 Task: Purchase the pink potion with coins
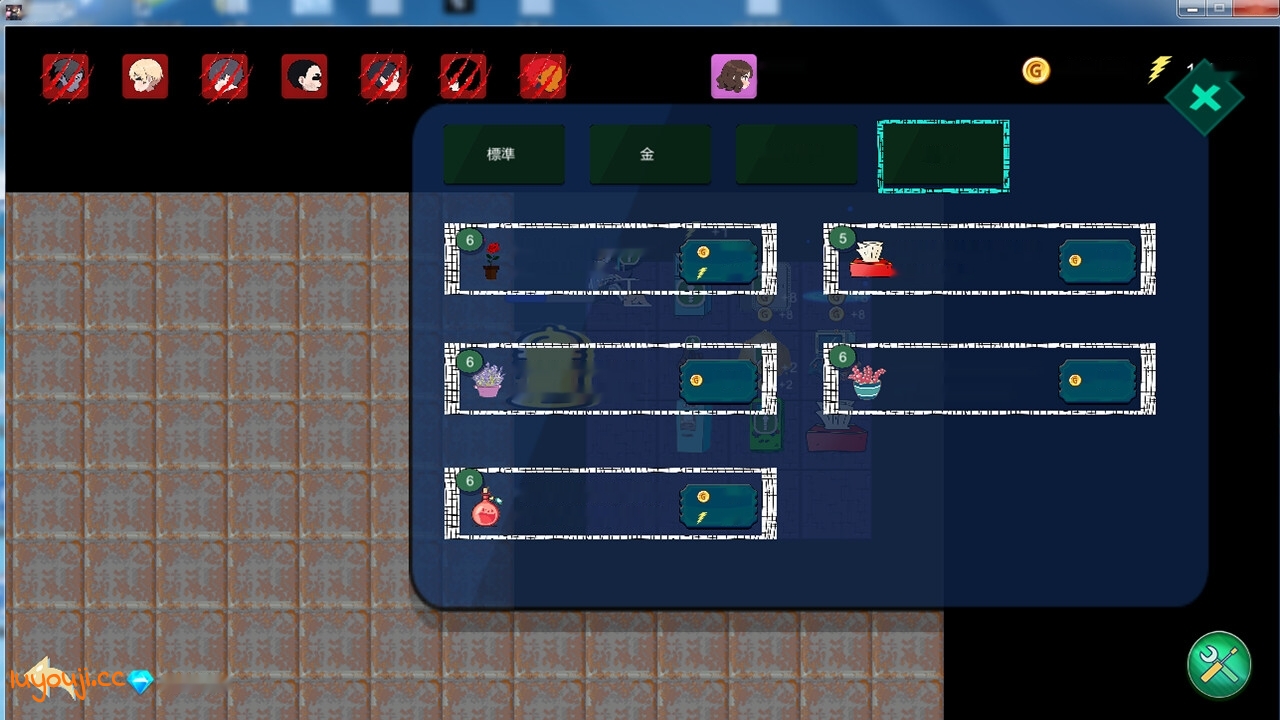(x=718, y=506)
